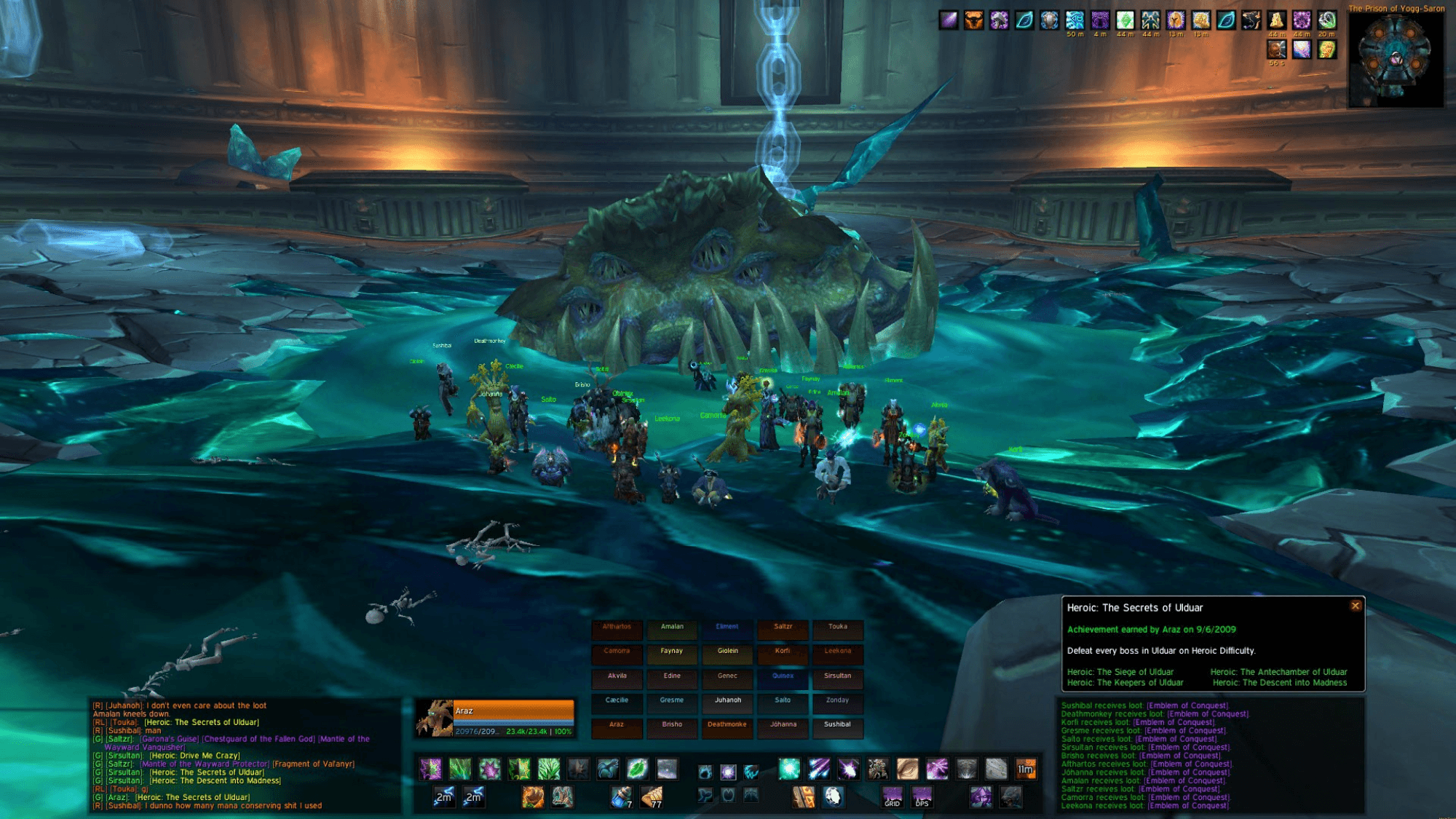Open the Prison of Yogg-Saron minimap

coord(1396,60)
